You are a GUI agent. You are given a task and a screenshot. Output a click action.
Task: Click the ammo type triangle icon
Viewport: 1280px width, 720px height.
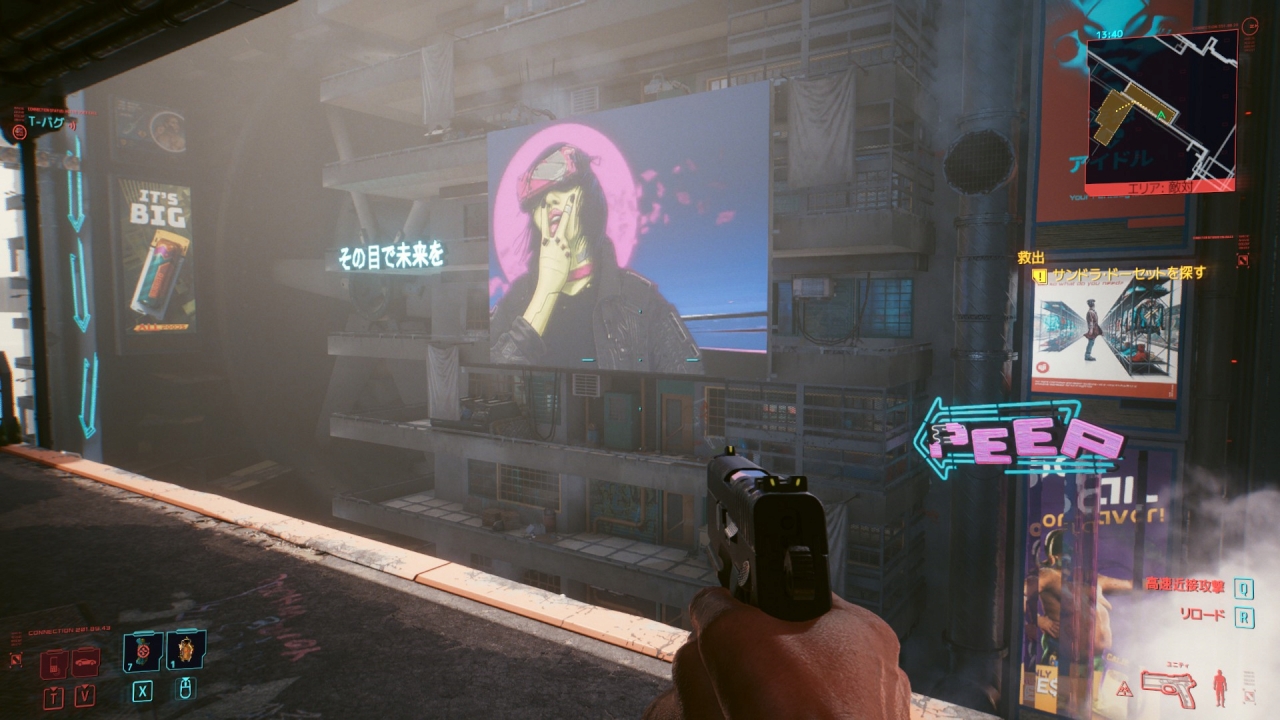click(x=1125, y=687)
